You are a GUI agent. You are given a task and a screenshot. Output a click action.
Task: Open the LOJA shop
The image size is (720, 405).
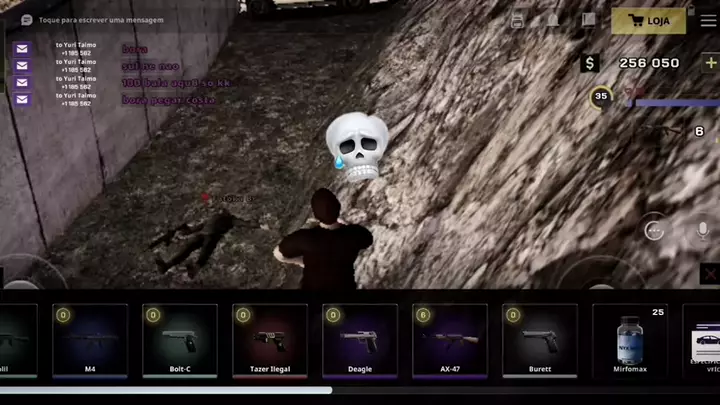(x=649, y=20)
